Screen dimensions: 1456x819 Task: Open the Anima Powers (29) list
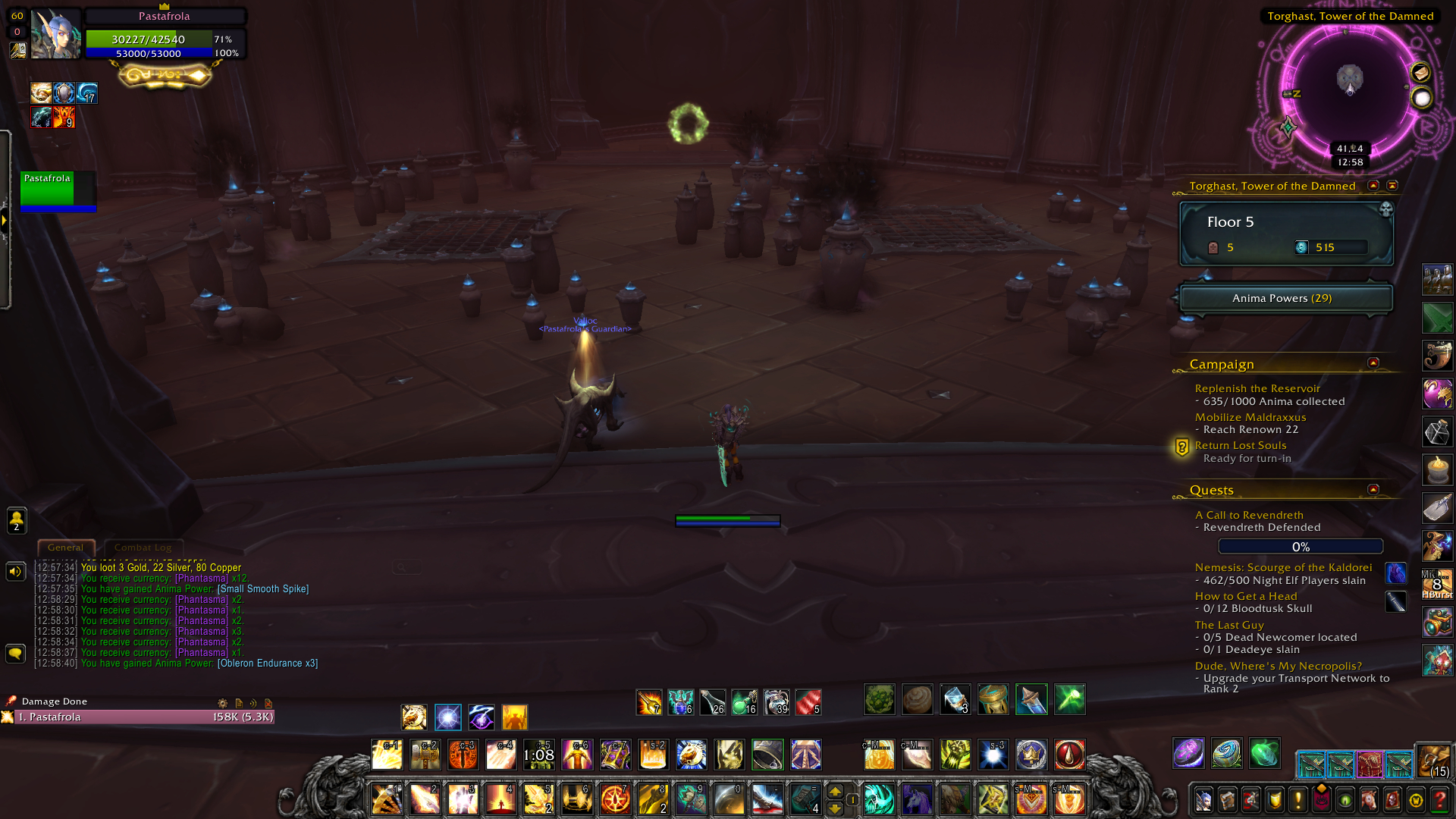coord(1285,298)
